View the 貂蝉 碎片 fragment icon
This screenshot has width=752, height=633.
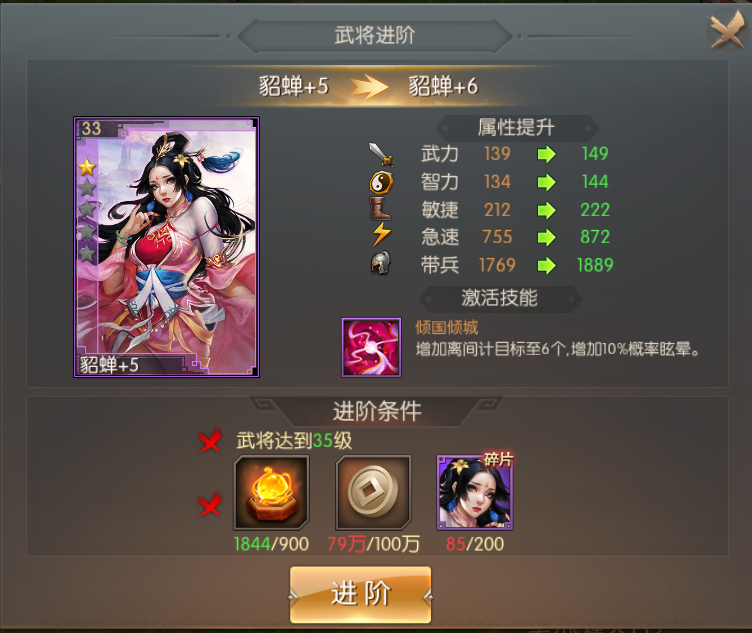(x=474, y=492)
